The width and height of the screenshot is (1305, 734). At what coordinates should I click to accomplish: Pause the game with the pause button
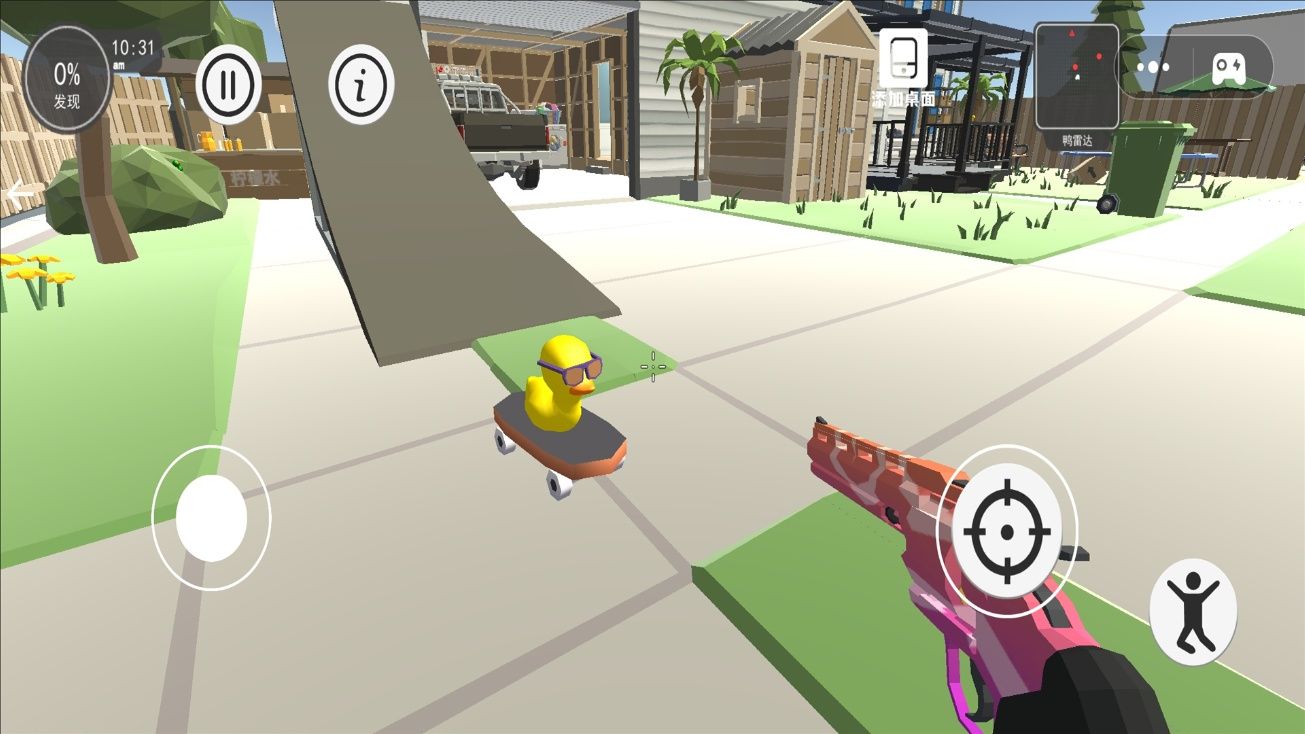point(228,85)
